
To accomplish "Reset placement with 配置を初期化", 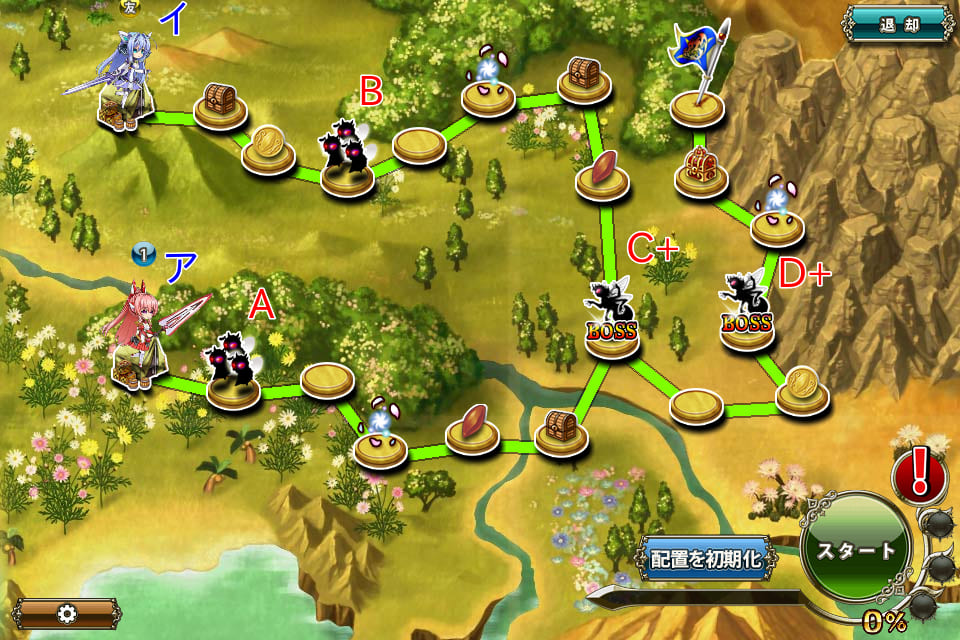I will [706, 559].
